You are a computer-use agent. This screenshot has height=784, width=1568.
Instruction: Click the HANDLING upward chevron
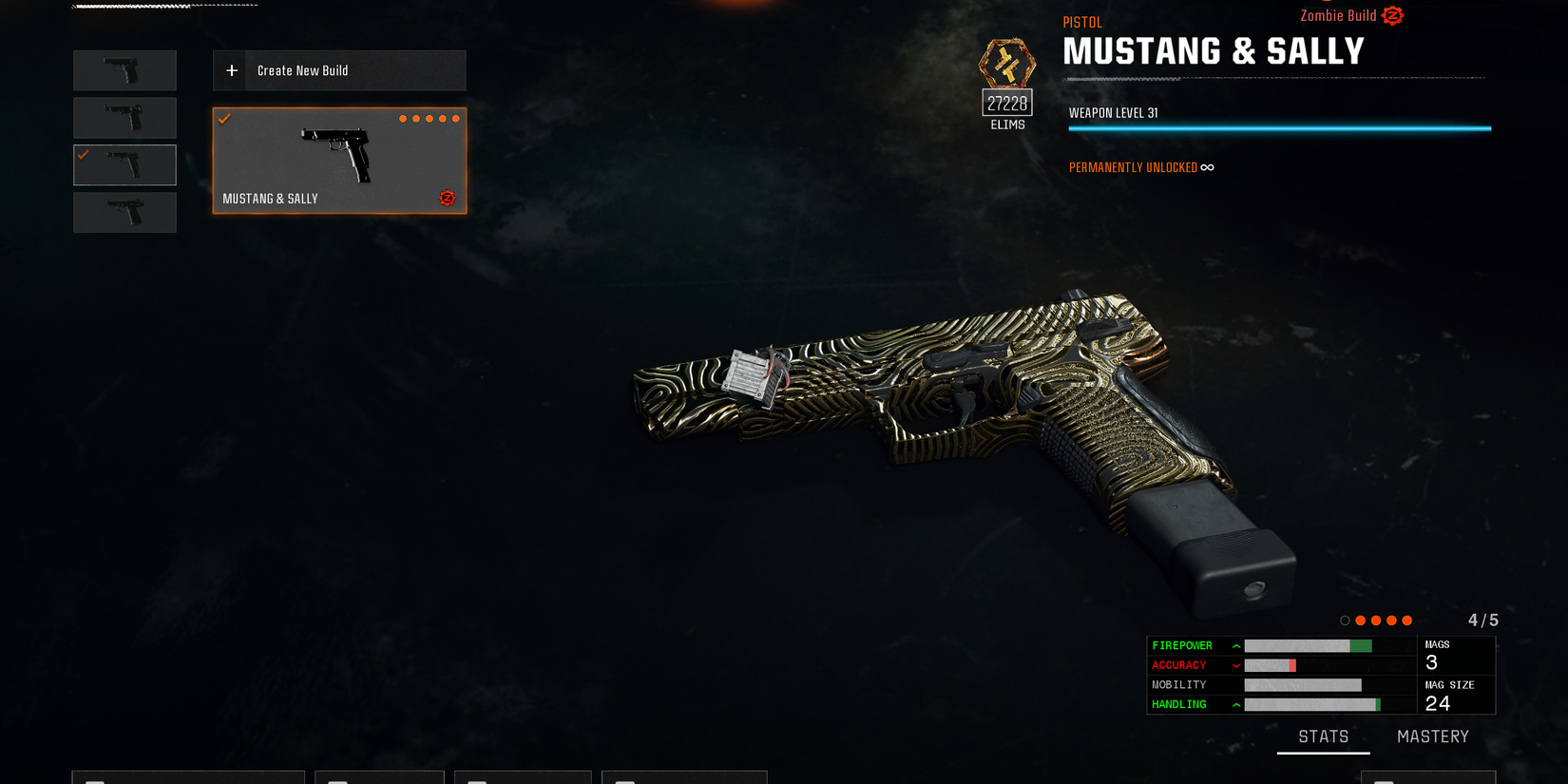point(1234,704)
